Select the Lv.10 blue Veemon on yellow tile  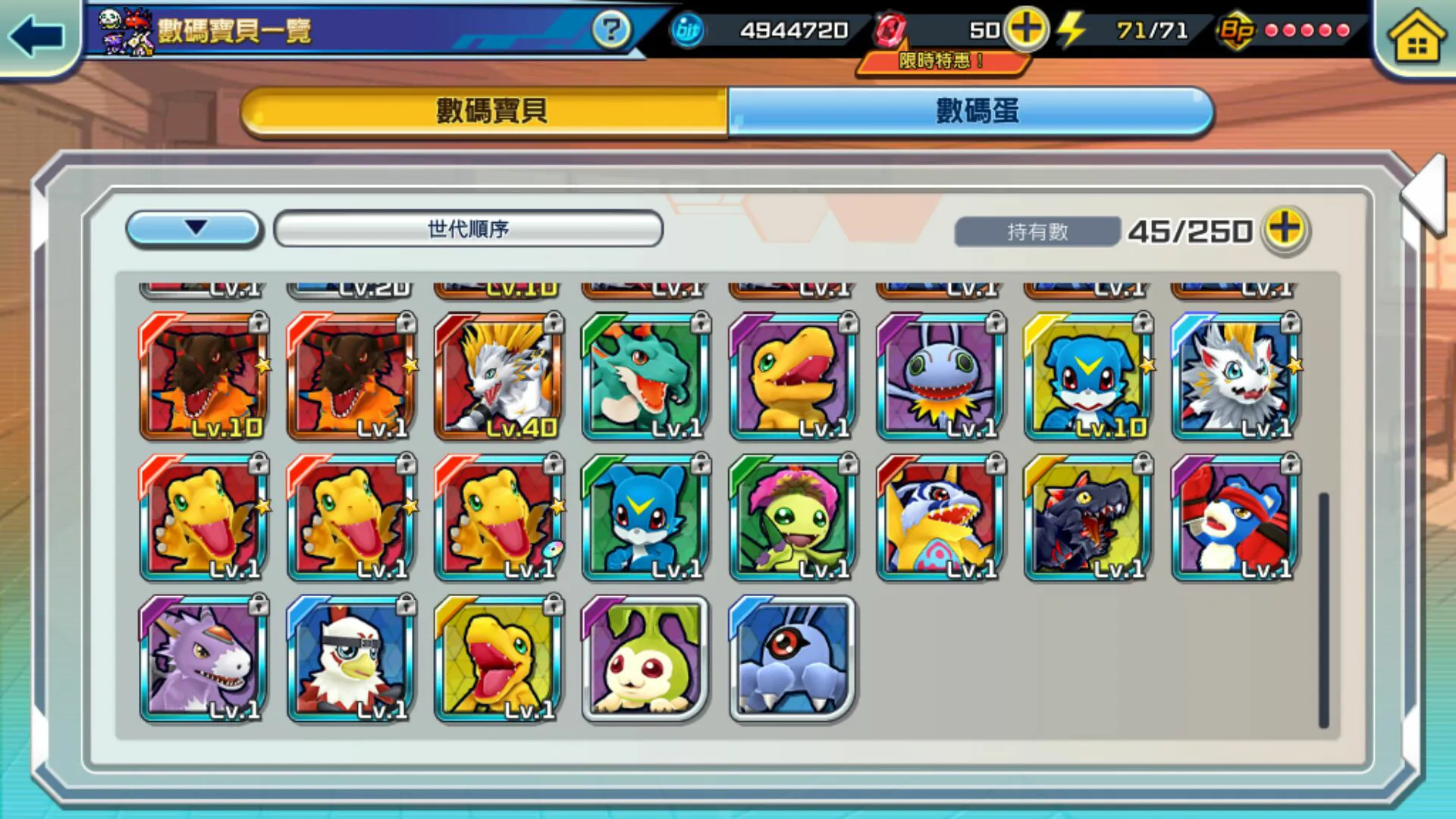tap(1088, 376)
